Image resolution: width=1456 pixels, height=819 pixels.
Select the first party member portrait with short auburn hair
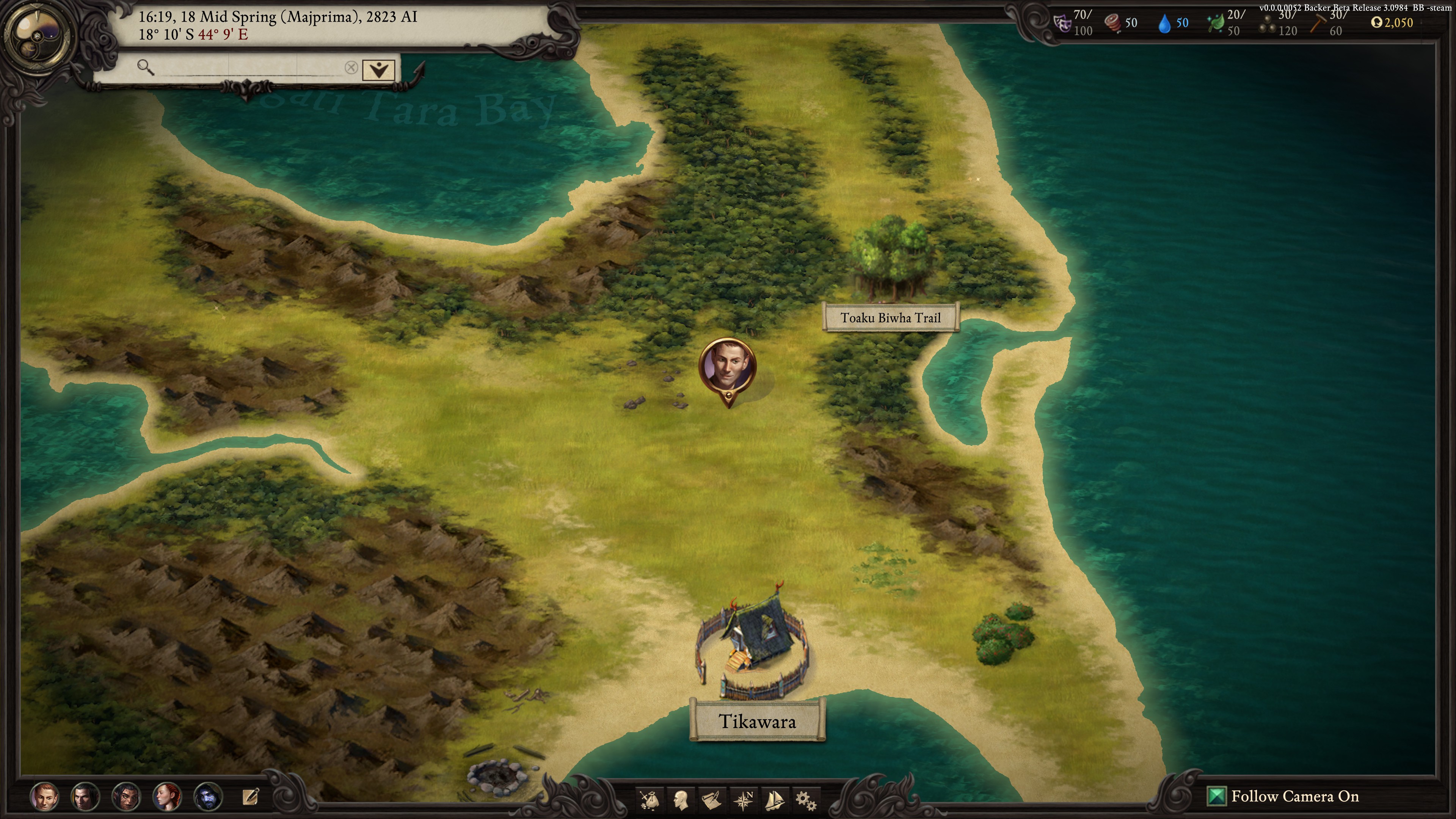[x=45, y=796]
